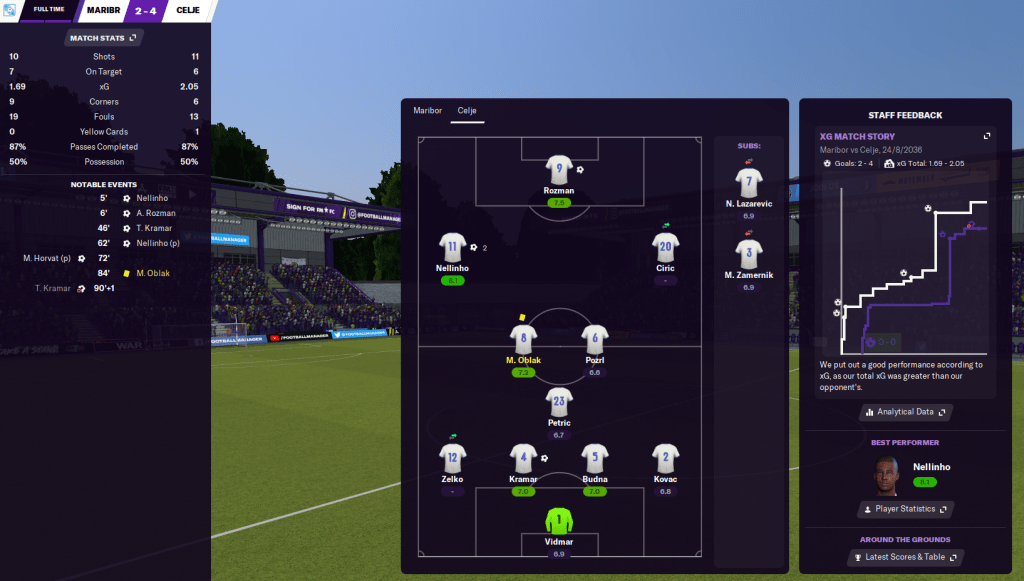The image size is (1024, 581).
Task: Choose M. Oblak on the pitch
Action: pyautogui.click(x=523, y=339)
